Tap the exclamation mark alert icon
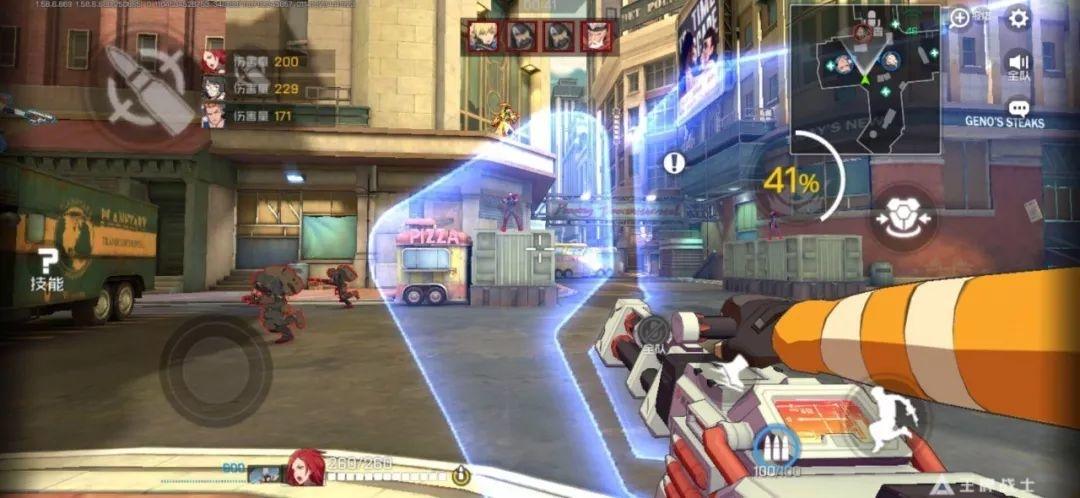The height and width of the screenshot is (498, 1080). click(x=675, y=162)
